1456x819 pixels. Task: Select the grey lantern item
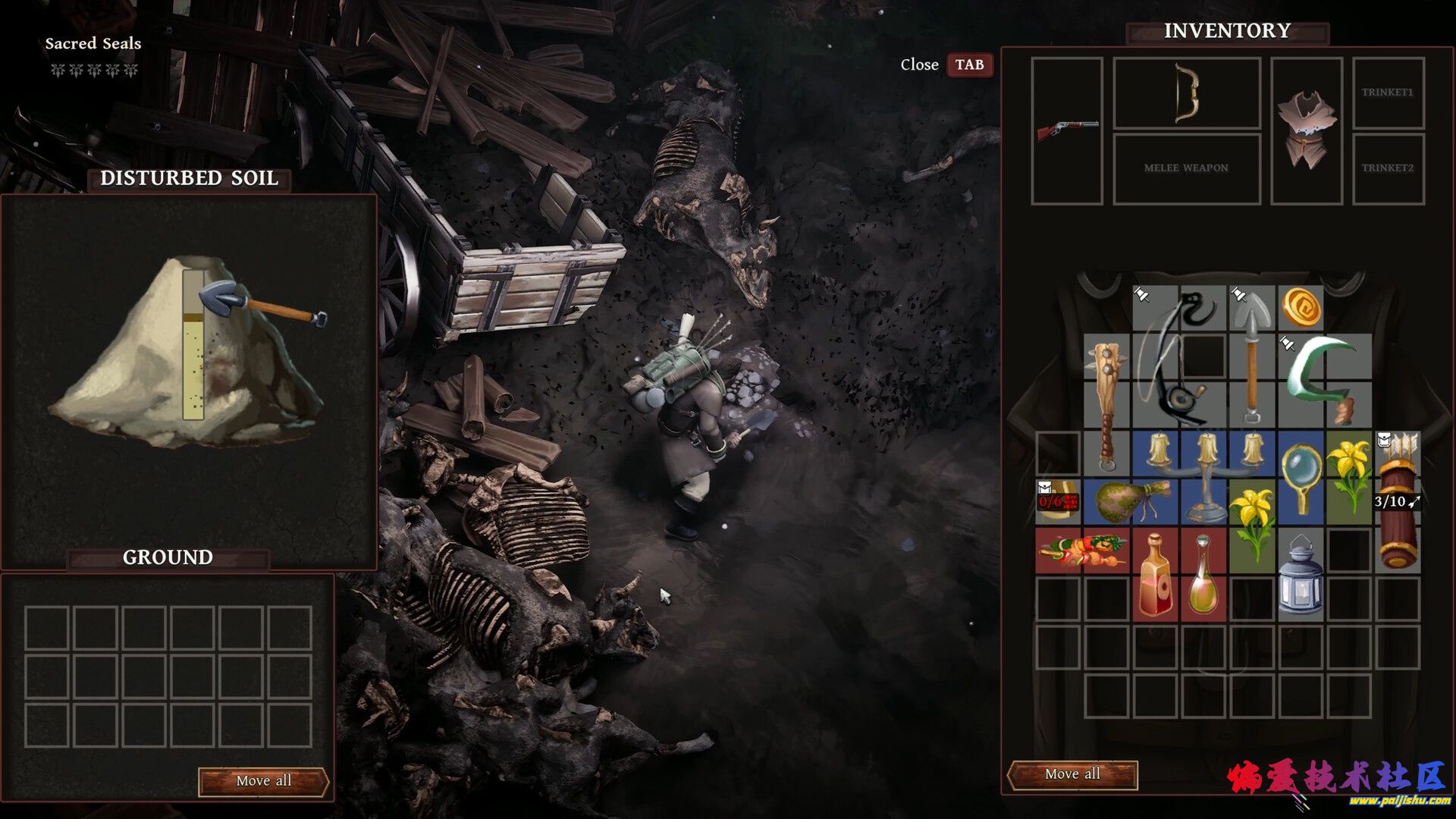[x=1301, y=574]
